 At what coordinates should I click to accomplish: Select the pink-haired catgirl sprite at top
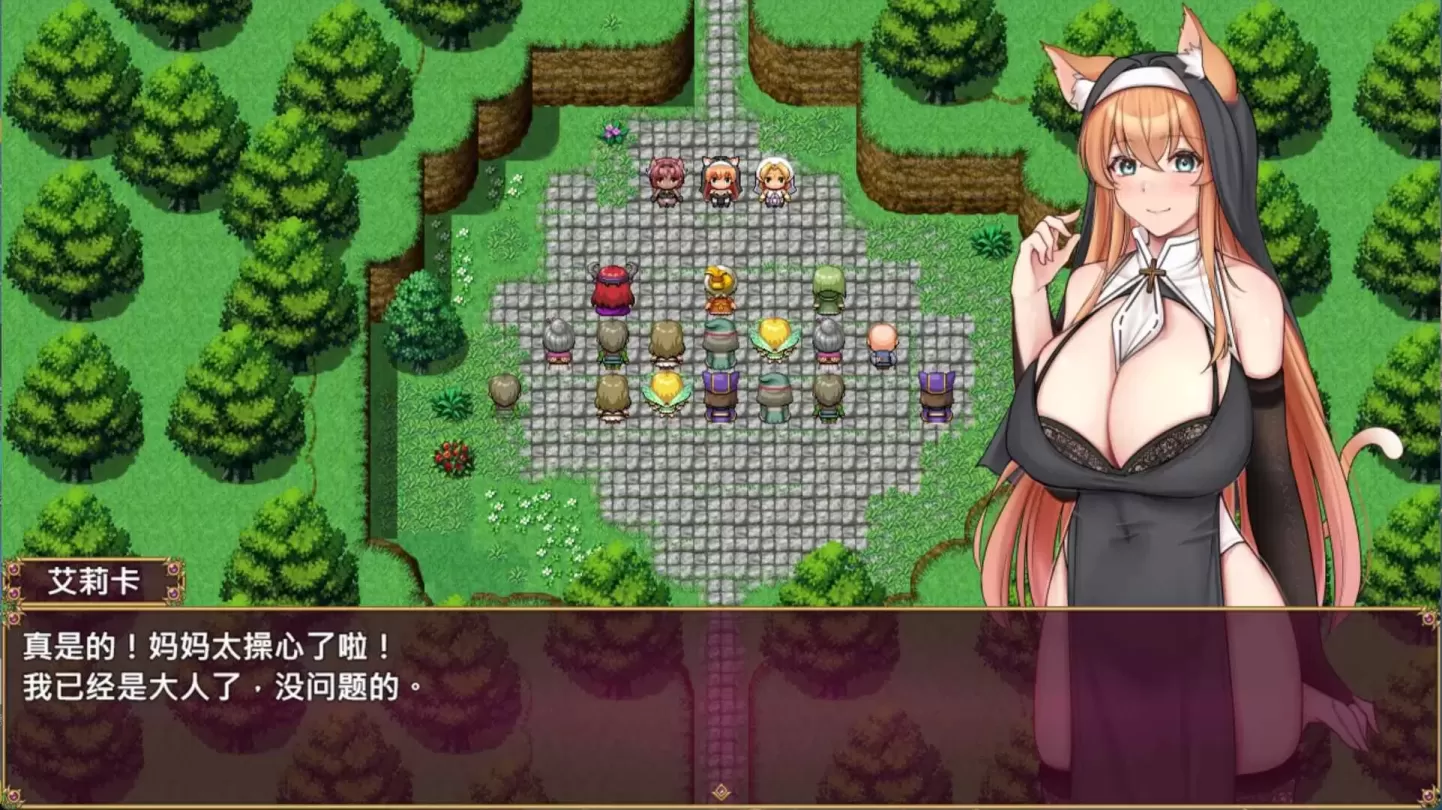coord(668,182)
